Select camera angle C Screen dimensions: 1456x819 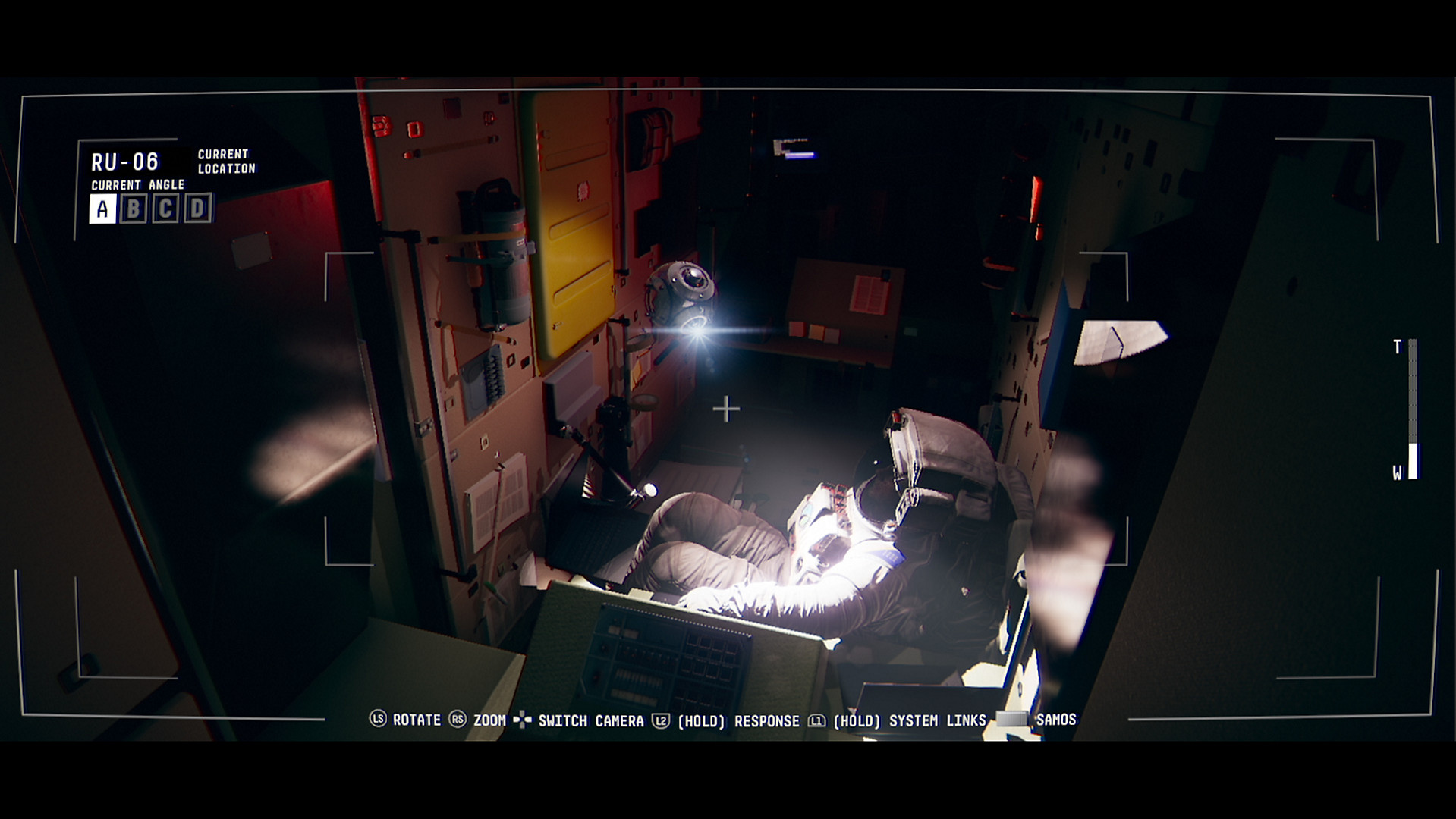pos(165,208)
